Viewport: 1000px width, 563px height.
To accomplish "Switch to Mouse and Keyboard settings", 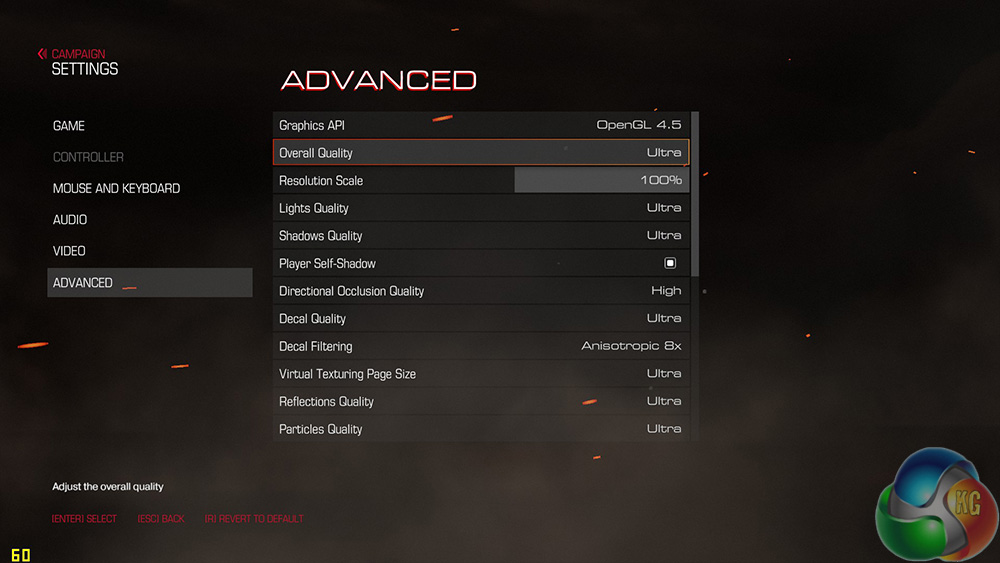I will [116, 188].
